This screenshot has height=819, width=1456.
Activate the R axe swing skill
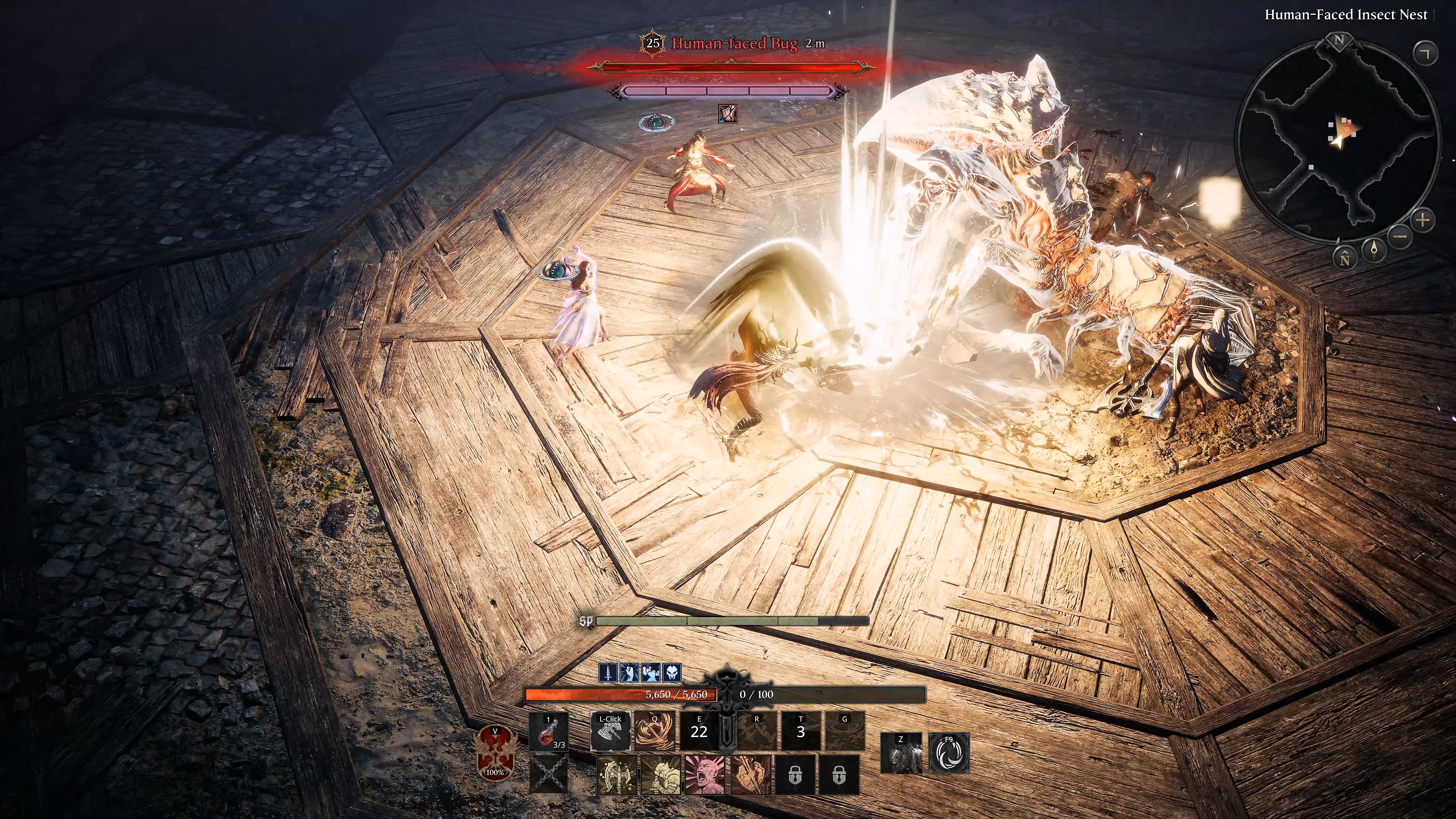coord(757,732)
